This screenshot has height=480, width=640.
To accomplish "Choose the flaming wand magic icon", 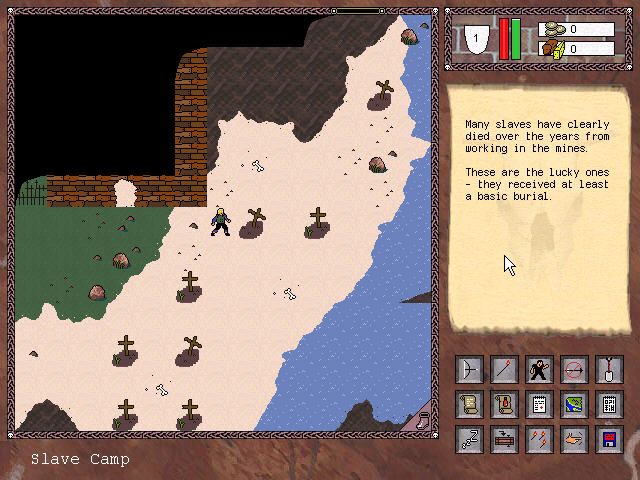I will pos(505,371).
